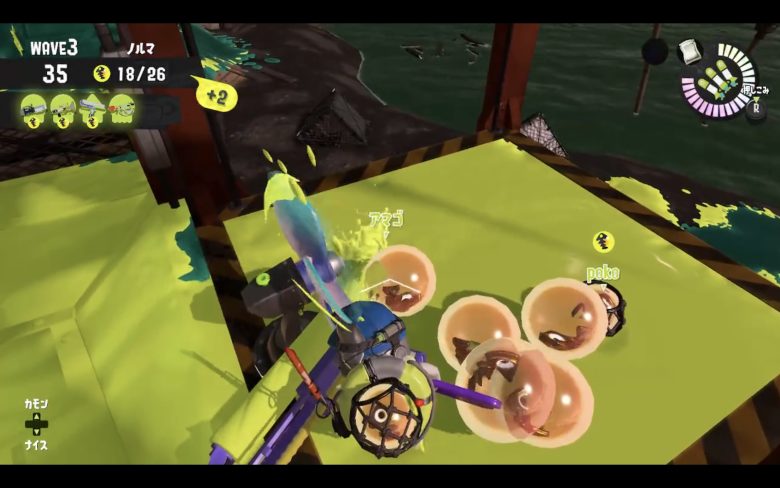Viewport: 780px width, 488px height.
Task: Click the teammate icon holding the orange weapon
Action: [122, 105]
